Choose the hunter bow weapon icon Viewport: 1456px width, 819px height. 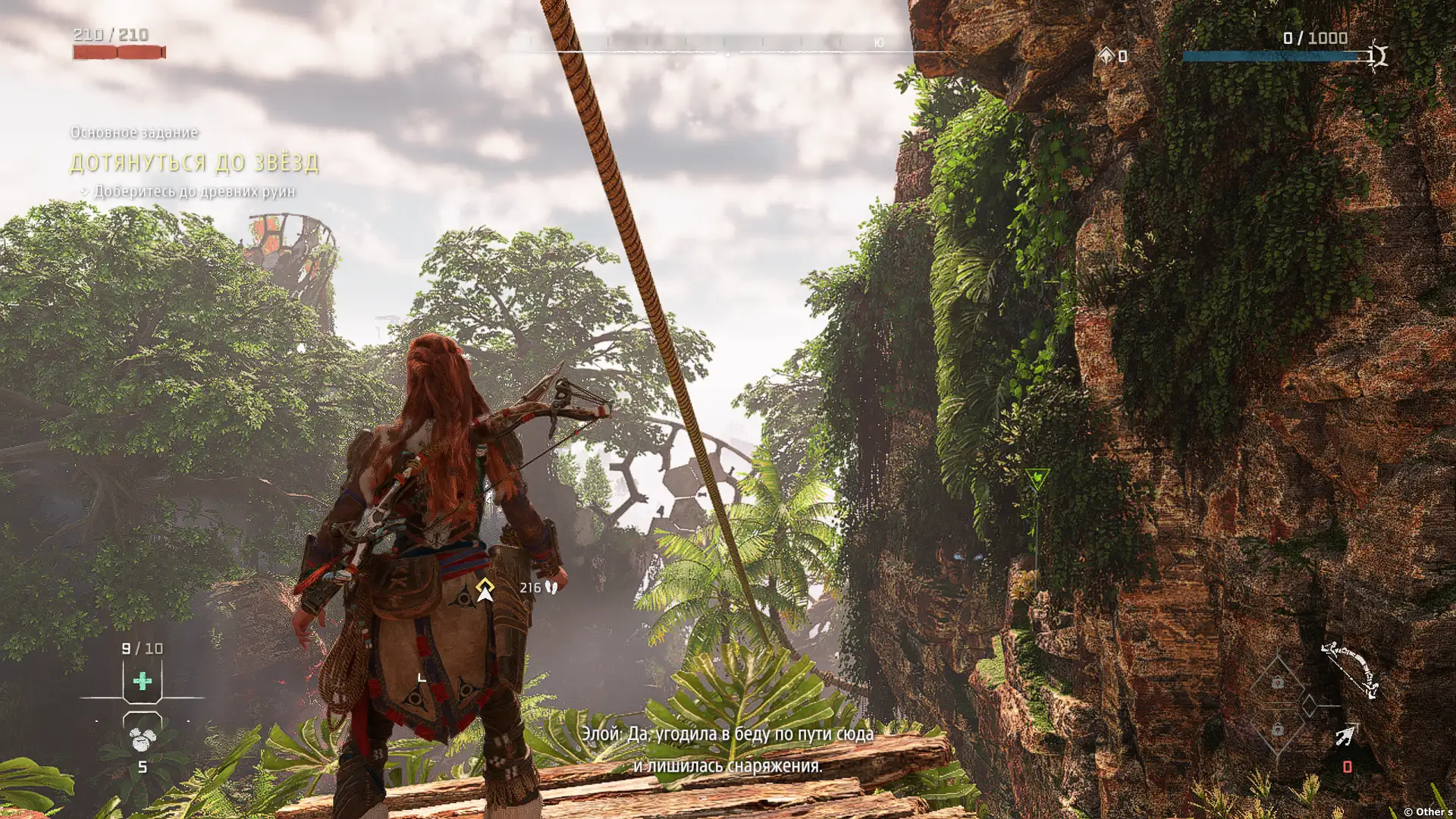coord(1351,669)
